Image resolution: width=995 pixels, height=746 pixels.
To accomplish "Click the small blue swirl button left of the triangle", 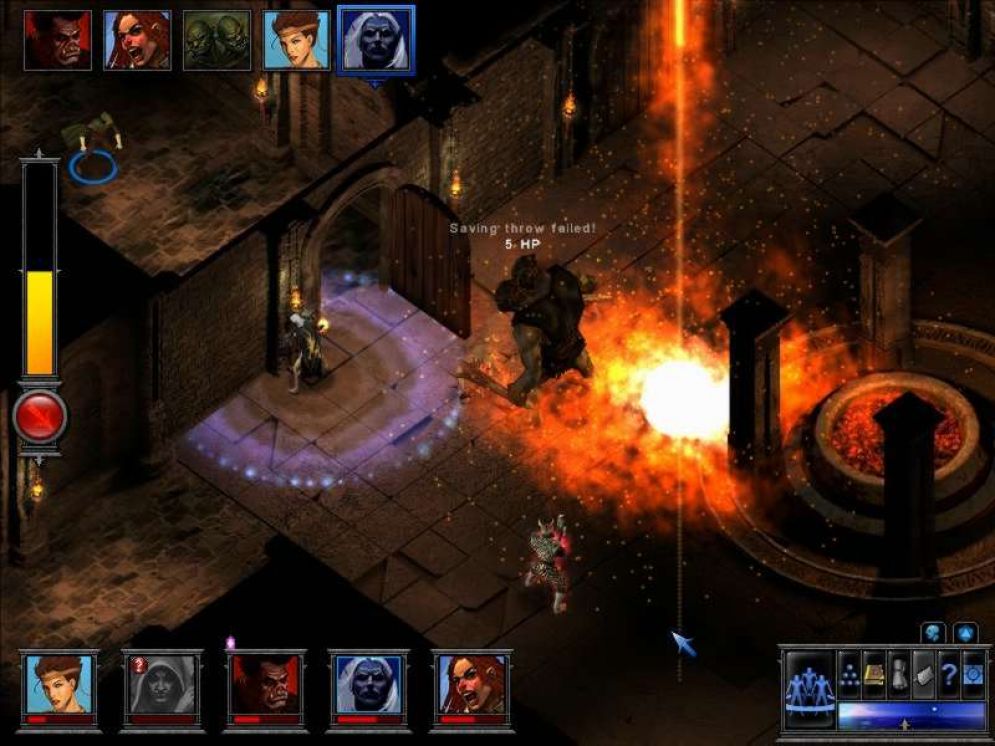I will pyautogui.click(x=934, y=632).
